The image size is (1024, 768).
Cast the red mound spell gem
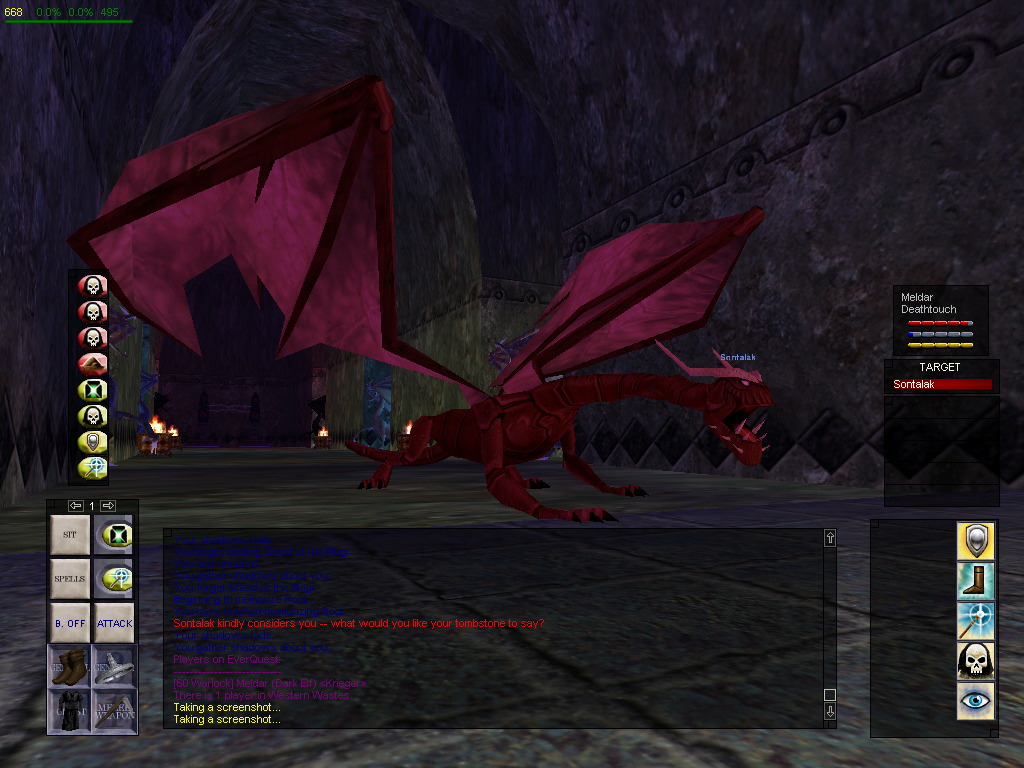(92, 364)
